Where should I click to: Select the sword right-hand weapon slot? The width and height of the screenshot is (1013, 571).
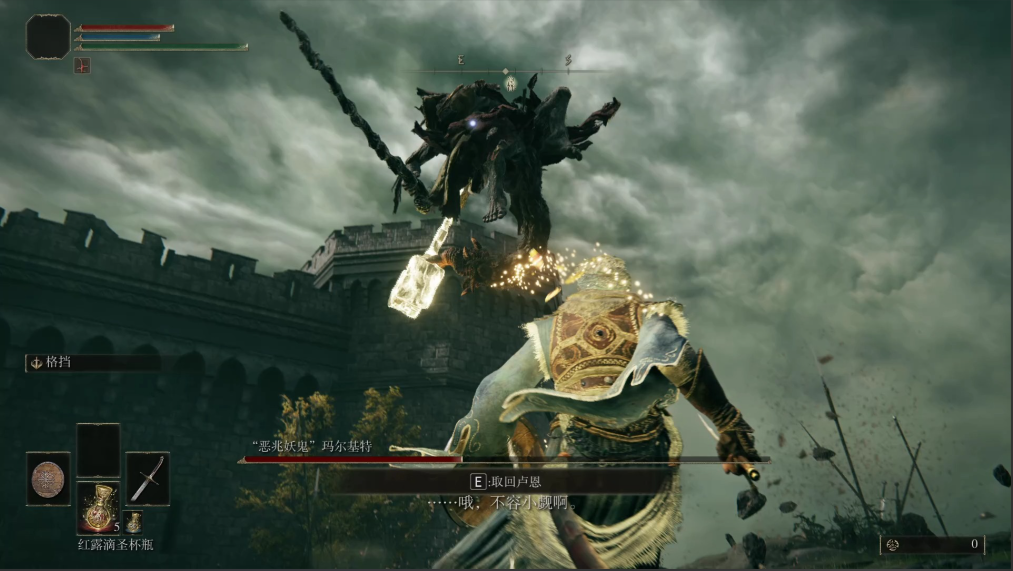pos(147,478)
